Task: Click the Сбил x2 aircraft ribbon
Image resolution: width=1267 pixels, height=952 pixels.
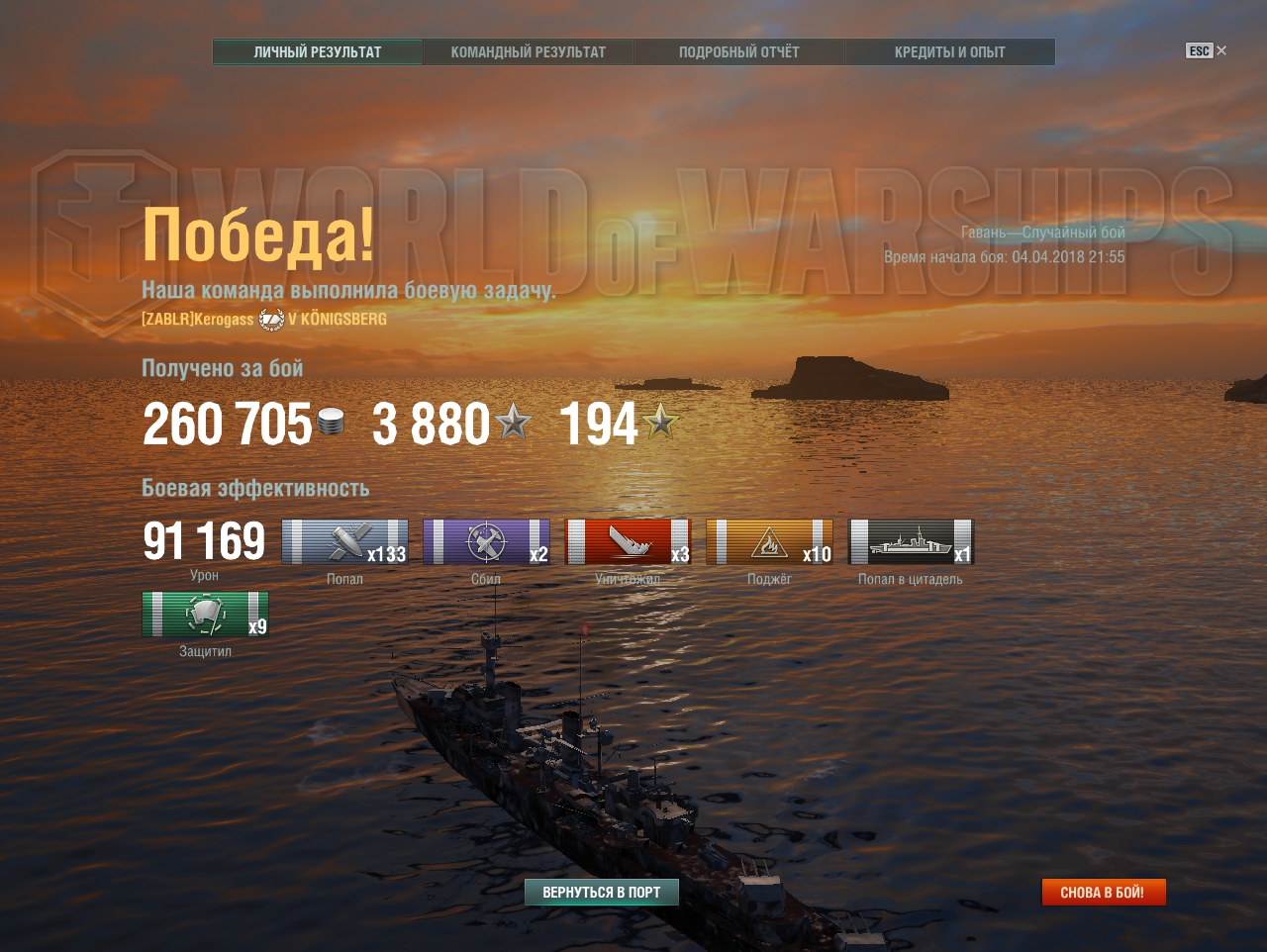Action: click(486, 542)
